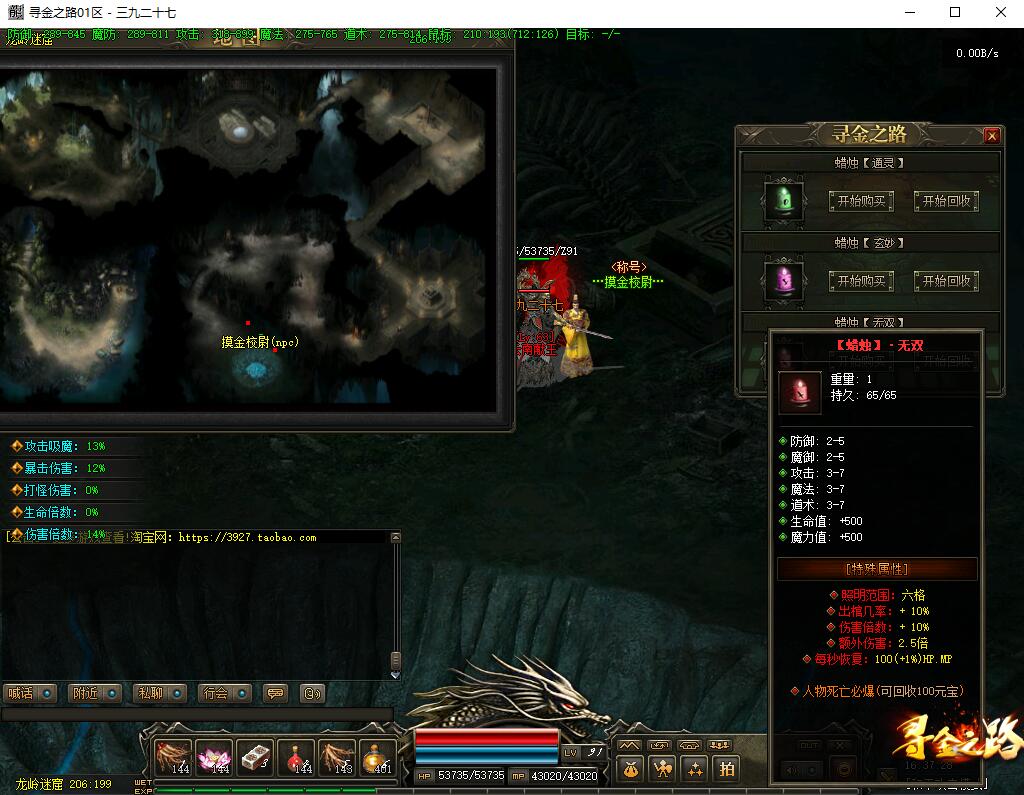Open the money bag inventory icon
This screenshot has height=795, width=1024.
click(x=629, y=768)
